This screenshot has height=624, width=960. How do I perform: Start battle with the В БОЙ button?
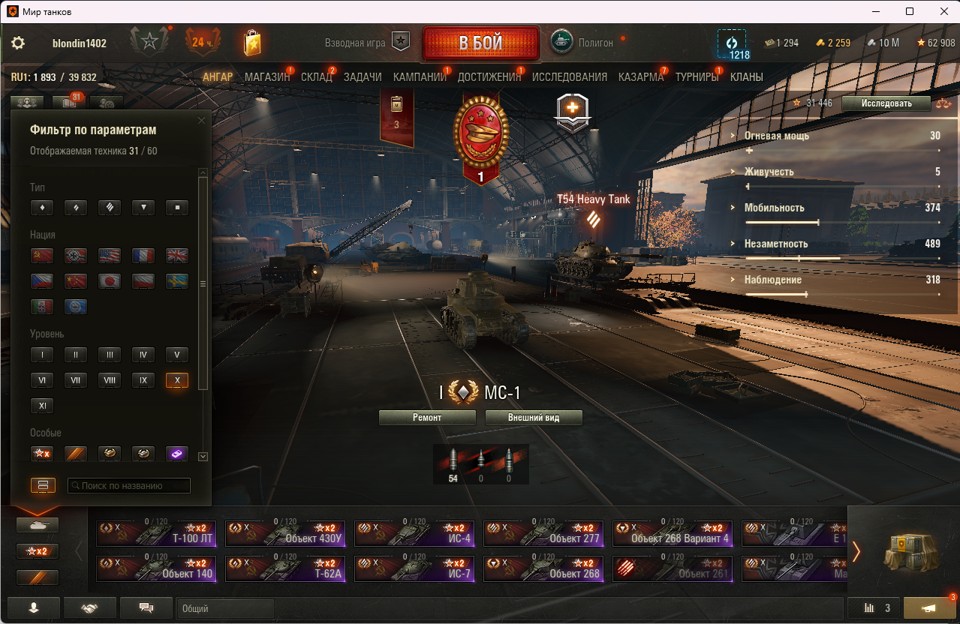coord(481,44)
